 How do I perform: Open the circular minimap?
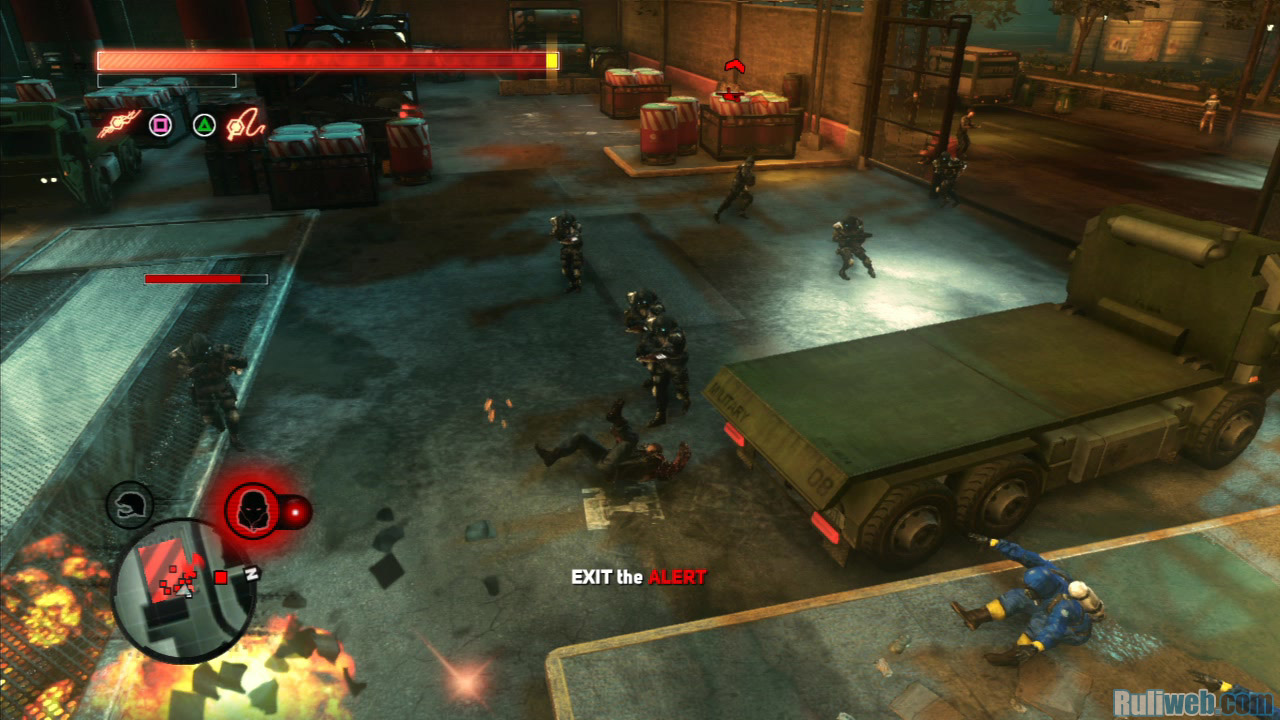[x=182, y=589]
